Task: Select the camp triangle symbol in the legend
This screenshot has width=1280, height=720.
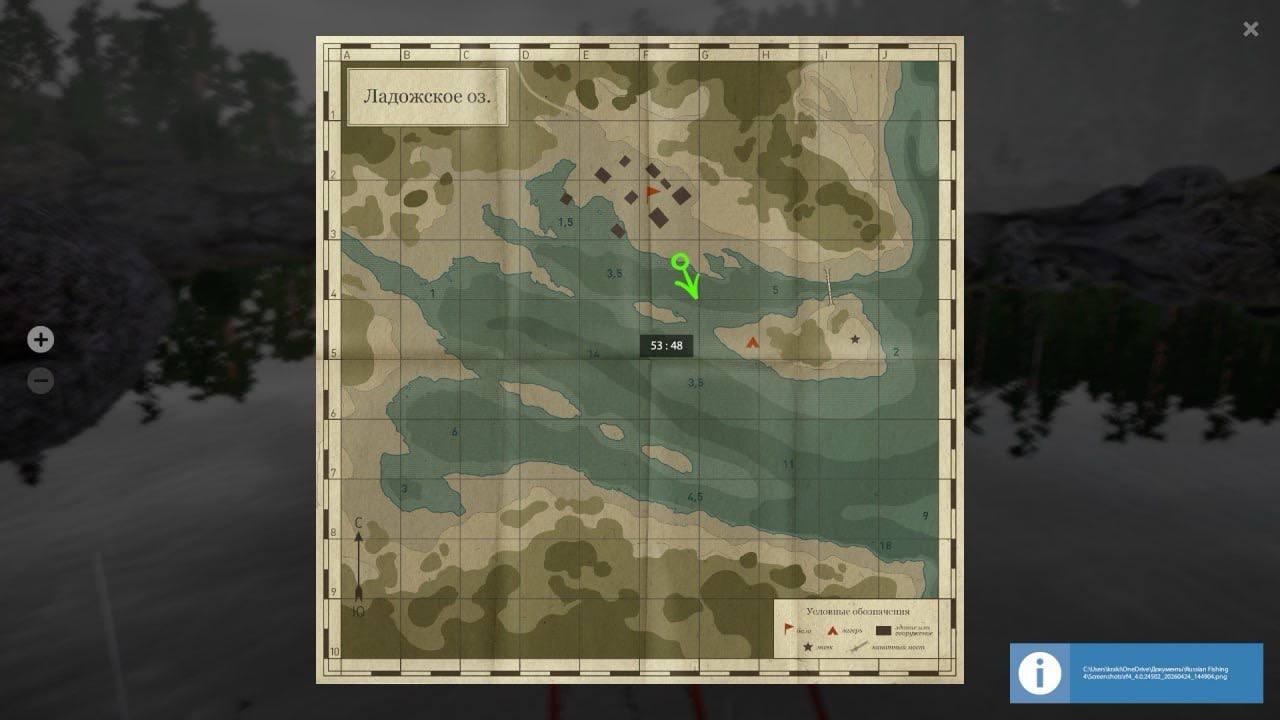Action: (833, 630)
